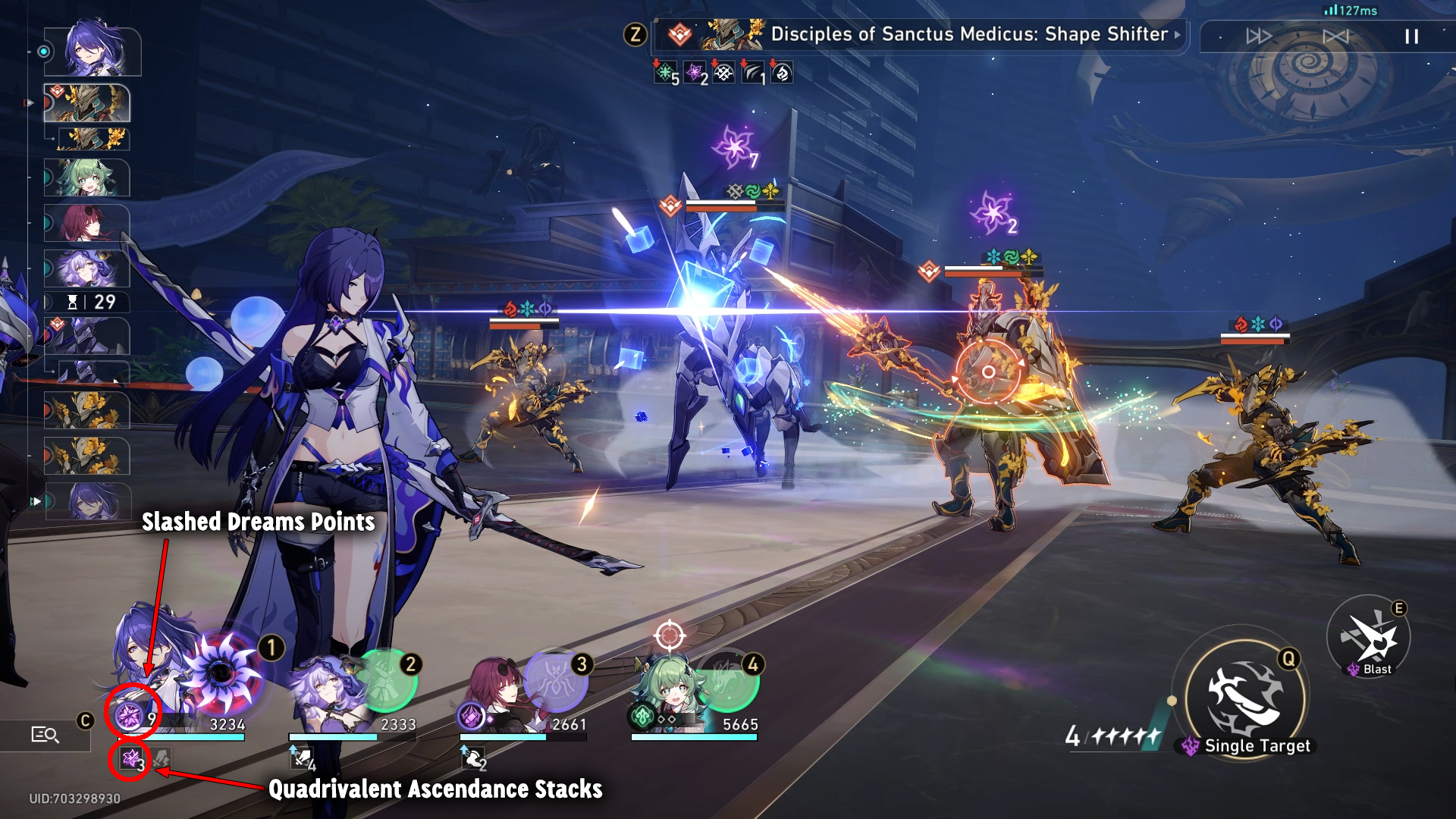Toggle the auto-battle button
The width and height of the screenshot is (1456, 819).
click(1335, 36)
